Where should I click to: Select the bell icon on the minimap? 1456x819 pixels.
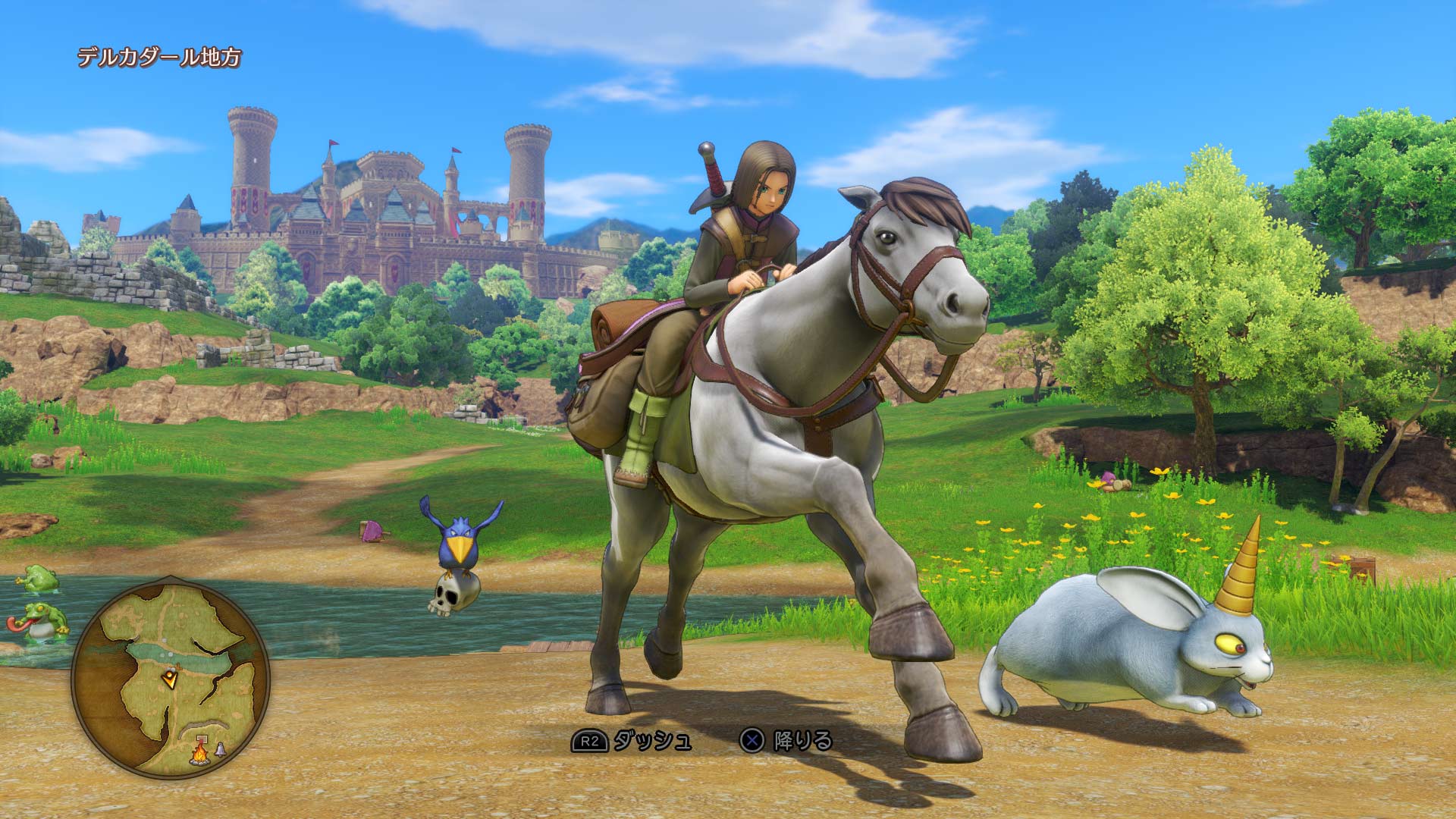coord(220,751)
